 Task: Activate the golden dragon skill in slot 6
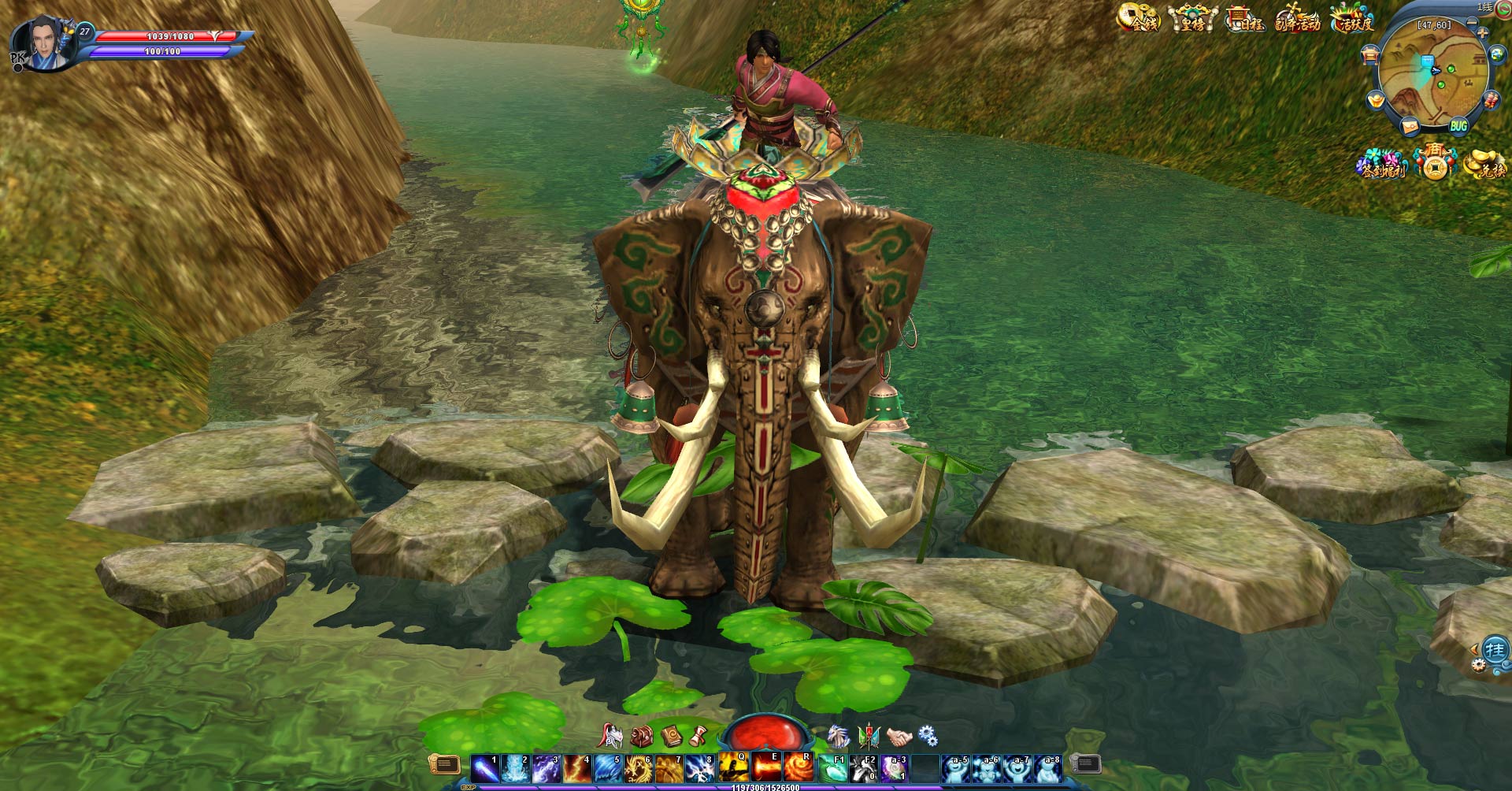point(638,768)
